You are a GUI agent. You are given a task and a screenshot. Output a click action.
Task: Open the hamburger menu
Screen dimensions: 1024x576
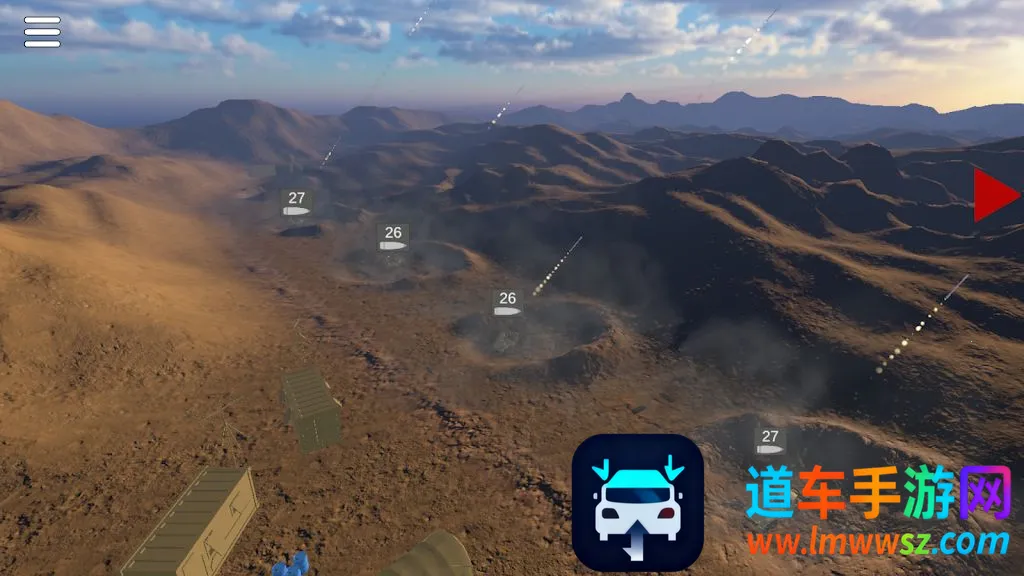42,32
